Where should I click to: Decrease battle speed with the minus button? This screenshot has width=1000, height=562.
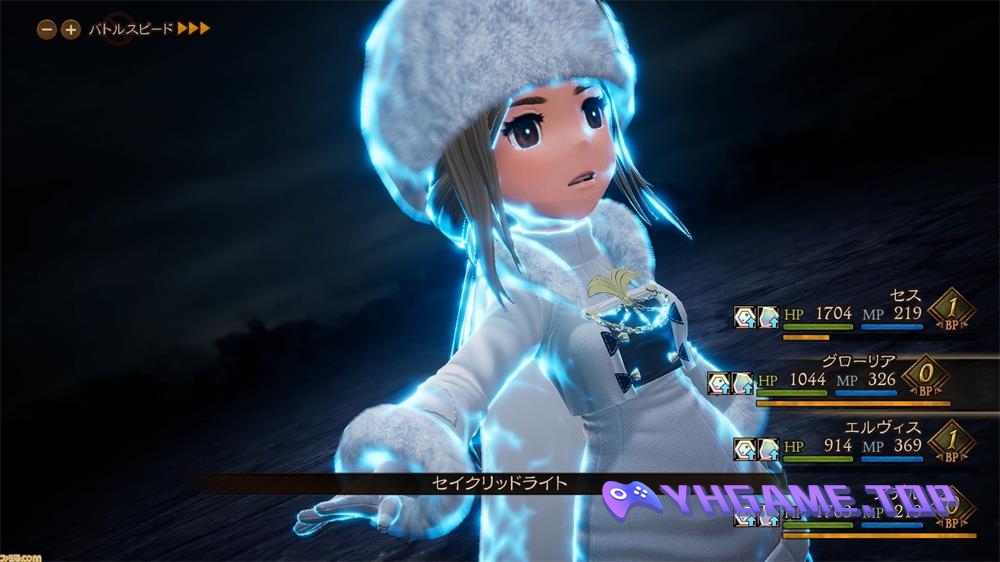click(46, 29)
